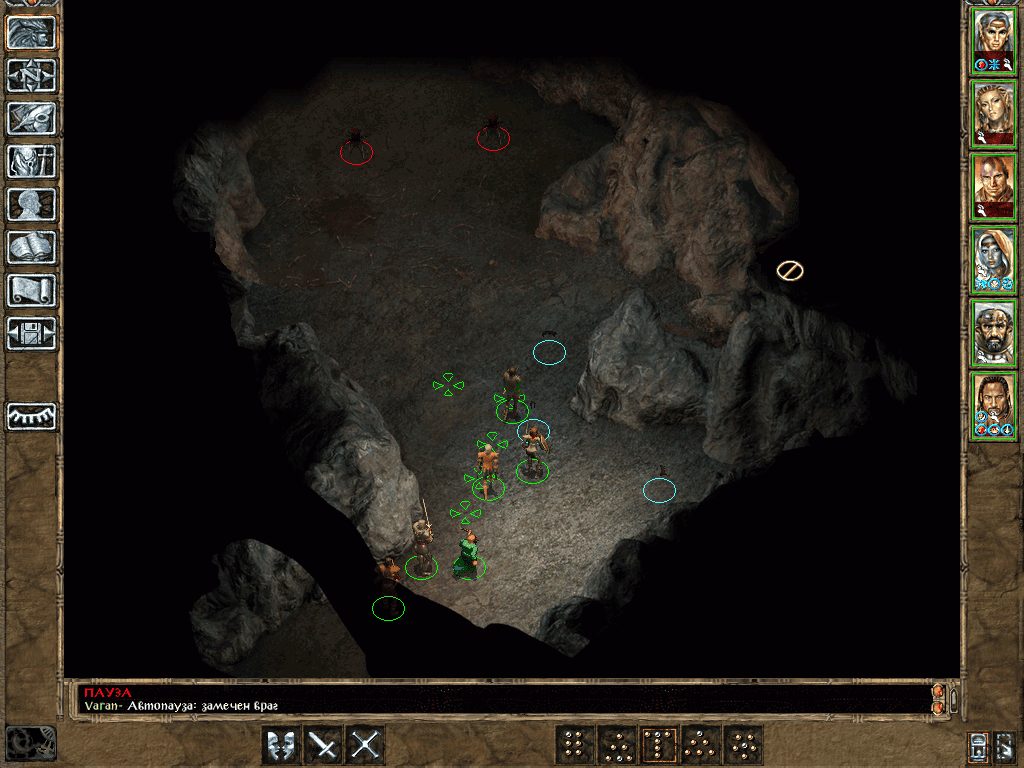Screen dimensions: 1024x768
Task: Open the mage spellbook
Action: pos(32,247)
